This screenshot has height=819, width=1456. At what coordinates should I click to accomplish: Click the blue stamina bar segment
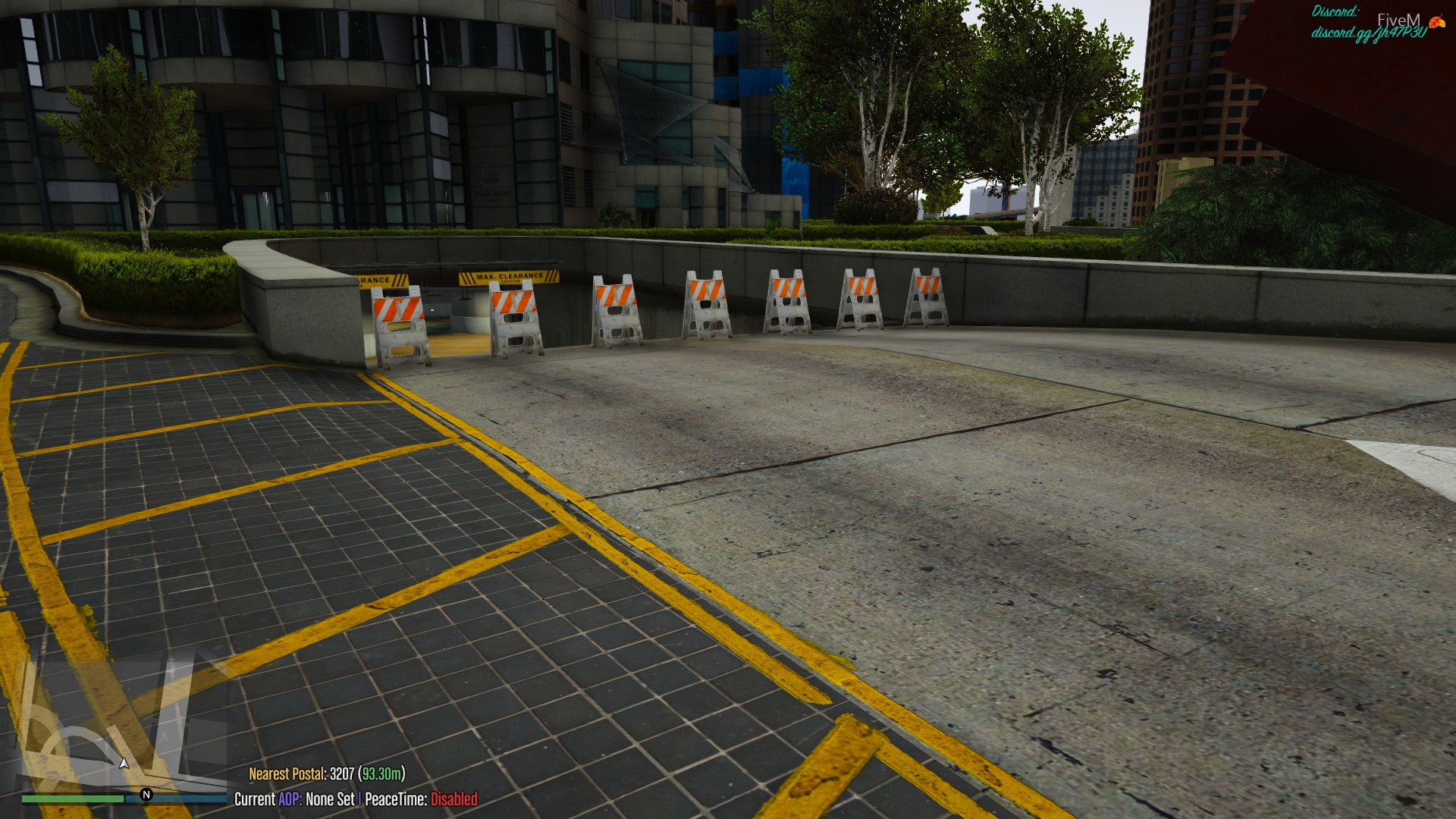point(178,797)
